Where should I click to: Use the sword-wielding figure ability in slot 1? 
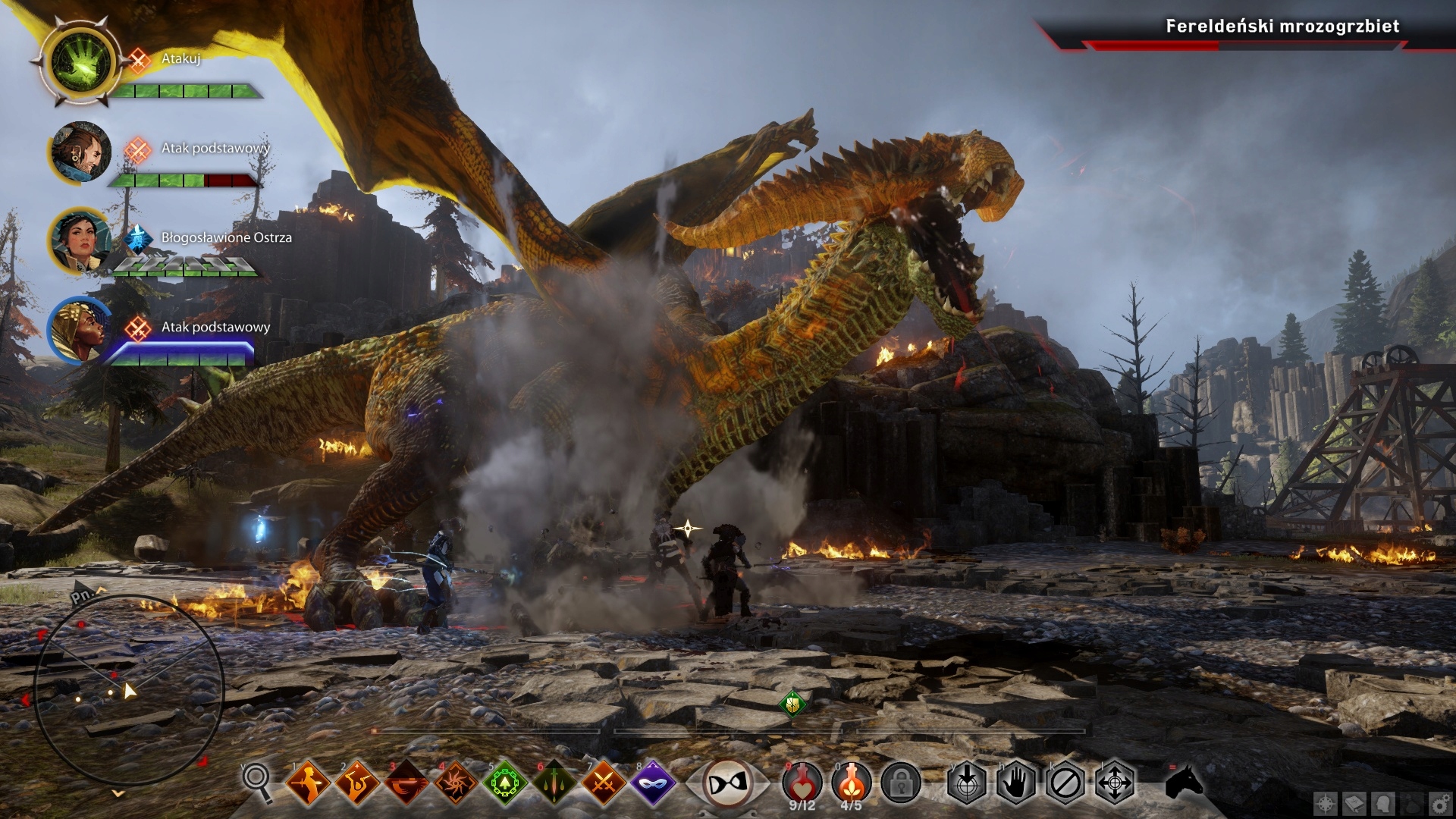308,782
